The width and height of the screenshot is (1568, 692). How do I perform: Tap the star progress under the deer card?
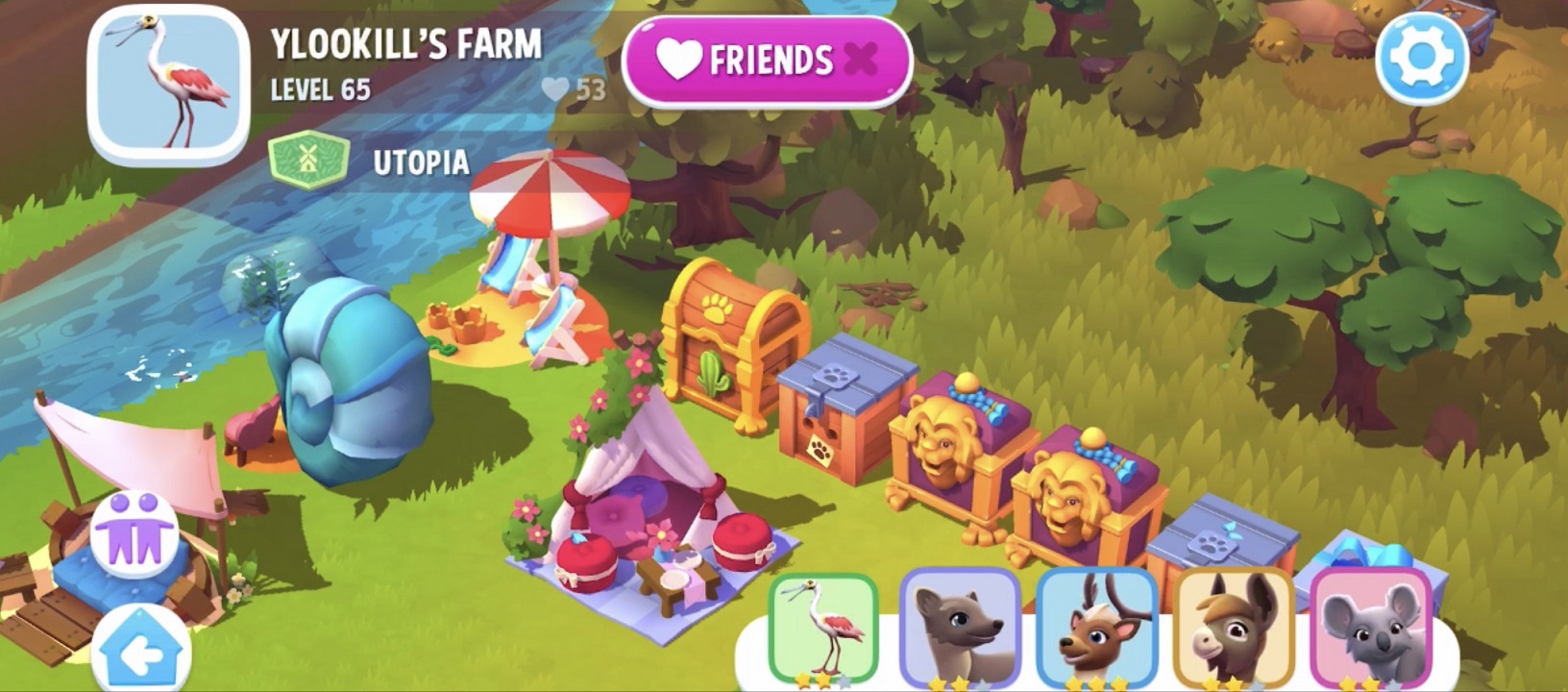tap(1094, 680)
